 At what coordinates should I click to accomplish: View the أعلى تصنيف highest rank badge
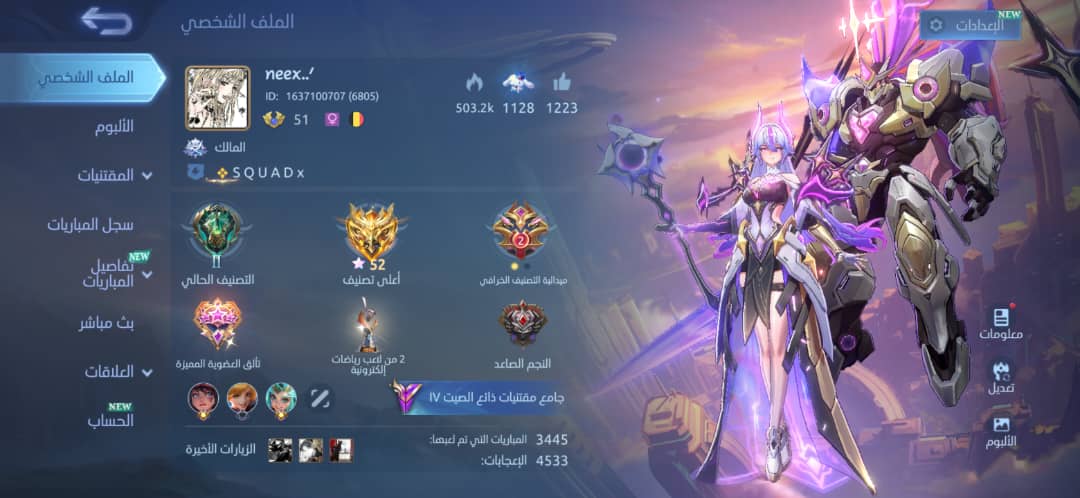coord(372,235)
